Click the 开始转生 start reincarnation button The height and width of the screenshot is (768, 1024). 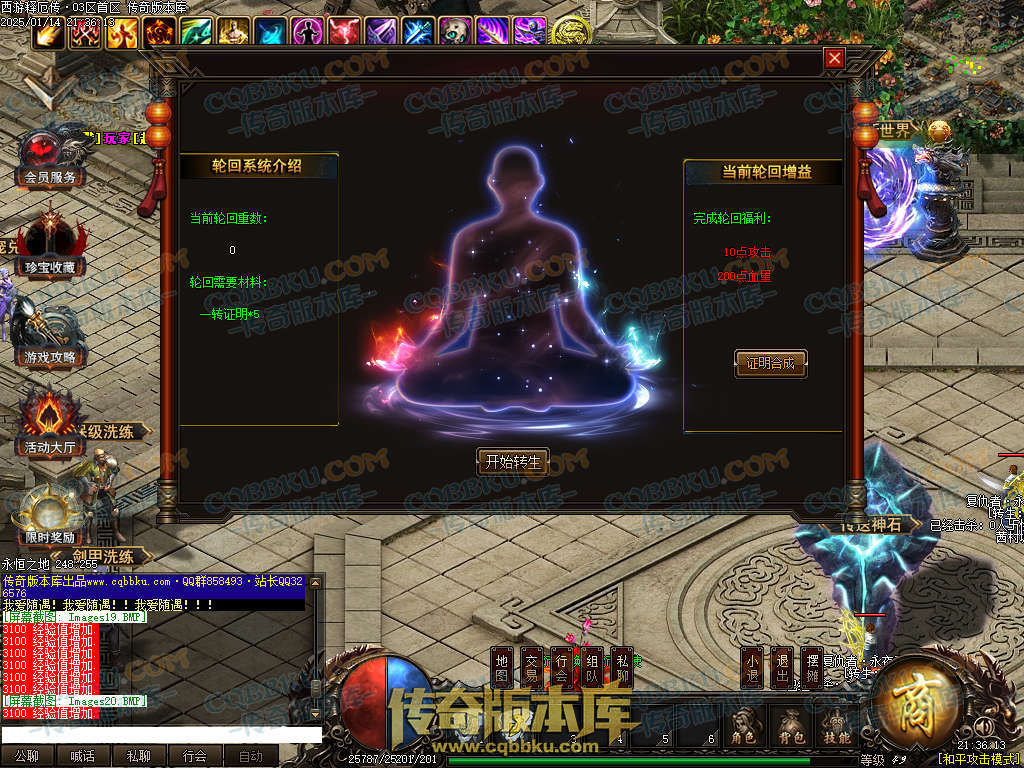point(512,461)
